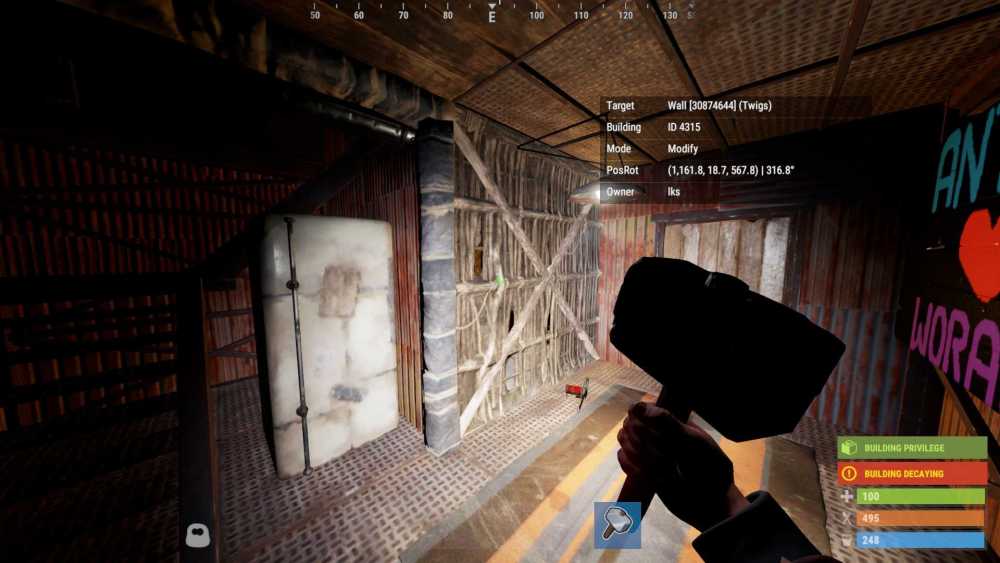
Task: Select the hammer hotbar slot
Action: tap(617, 525)
